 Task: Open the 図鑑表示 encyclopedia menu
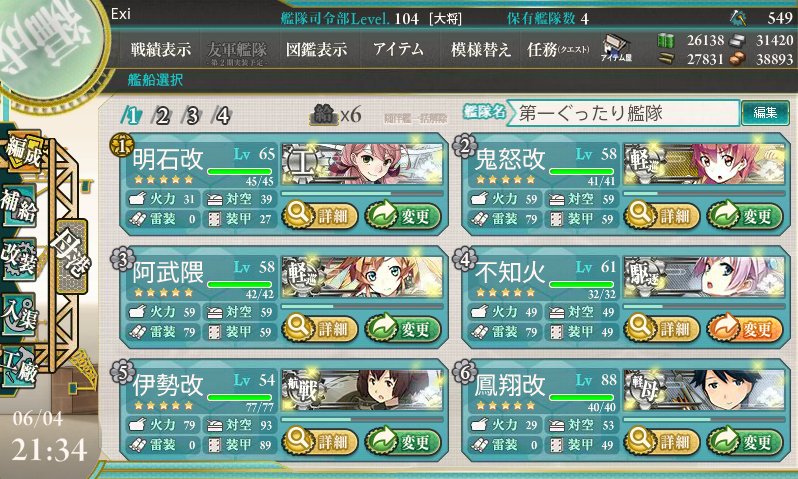point(316,49)
